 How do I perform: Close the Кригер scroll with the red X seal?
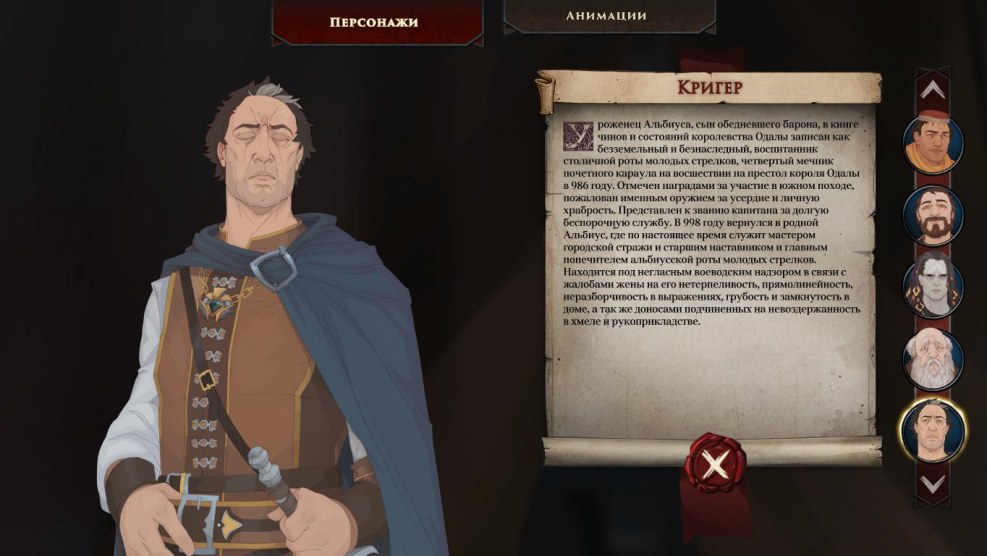[x=713, y=464]
